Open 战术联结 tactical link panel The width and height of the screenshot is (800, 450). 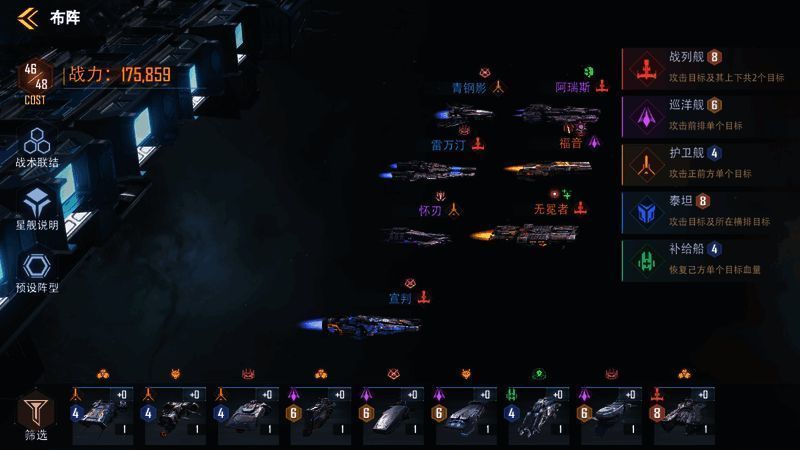(x=37, y=147)
